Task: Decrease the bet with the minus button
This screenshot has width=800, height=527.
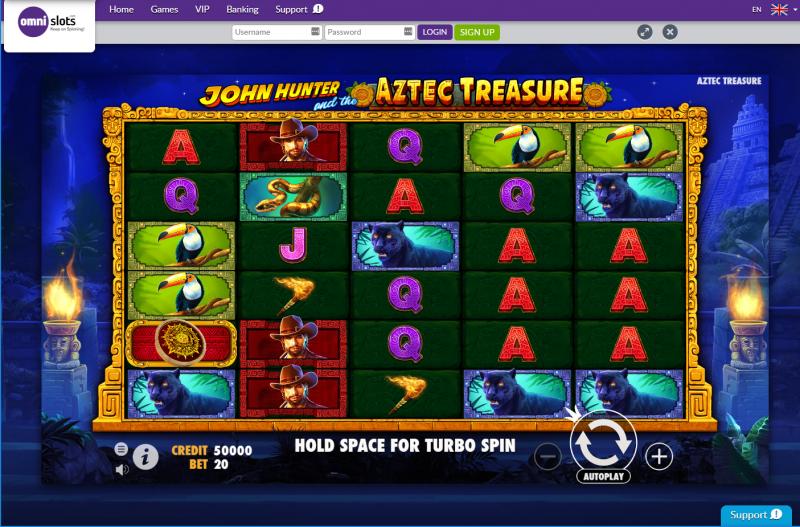Action: coord(548,457)
